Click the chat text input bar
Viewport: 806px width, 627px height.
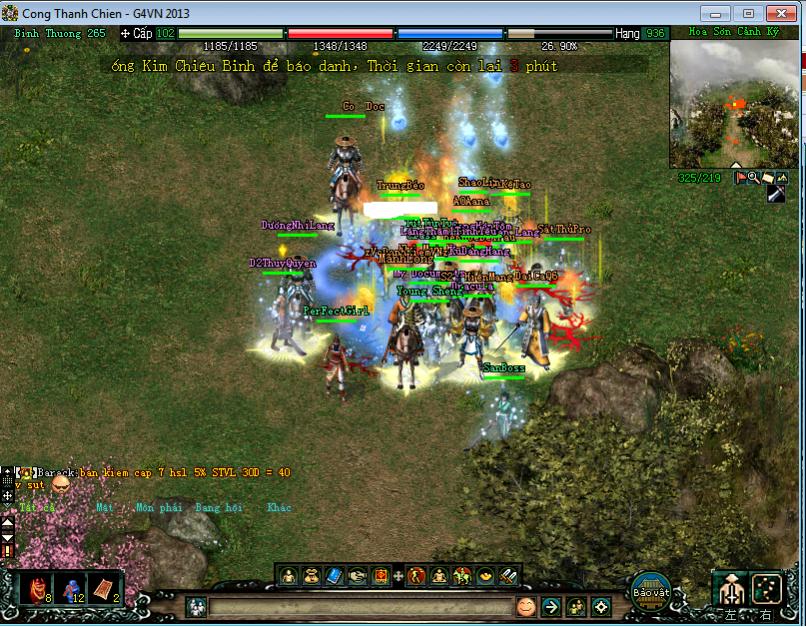pyautogui.click(x=360, y=607)
